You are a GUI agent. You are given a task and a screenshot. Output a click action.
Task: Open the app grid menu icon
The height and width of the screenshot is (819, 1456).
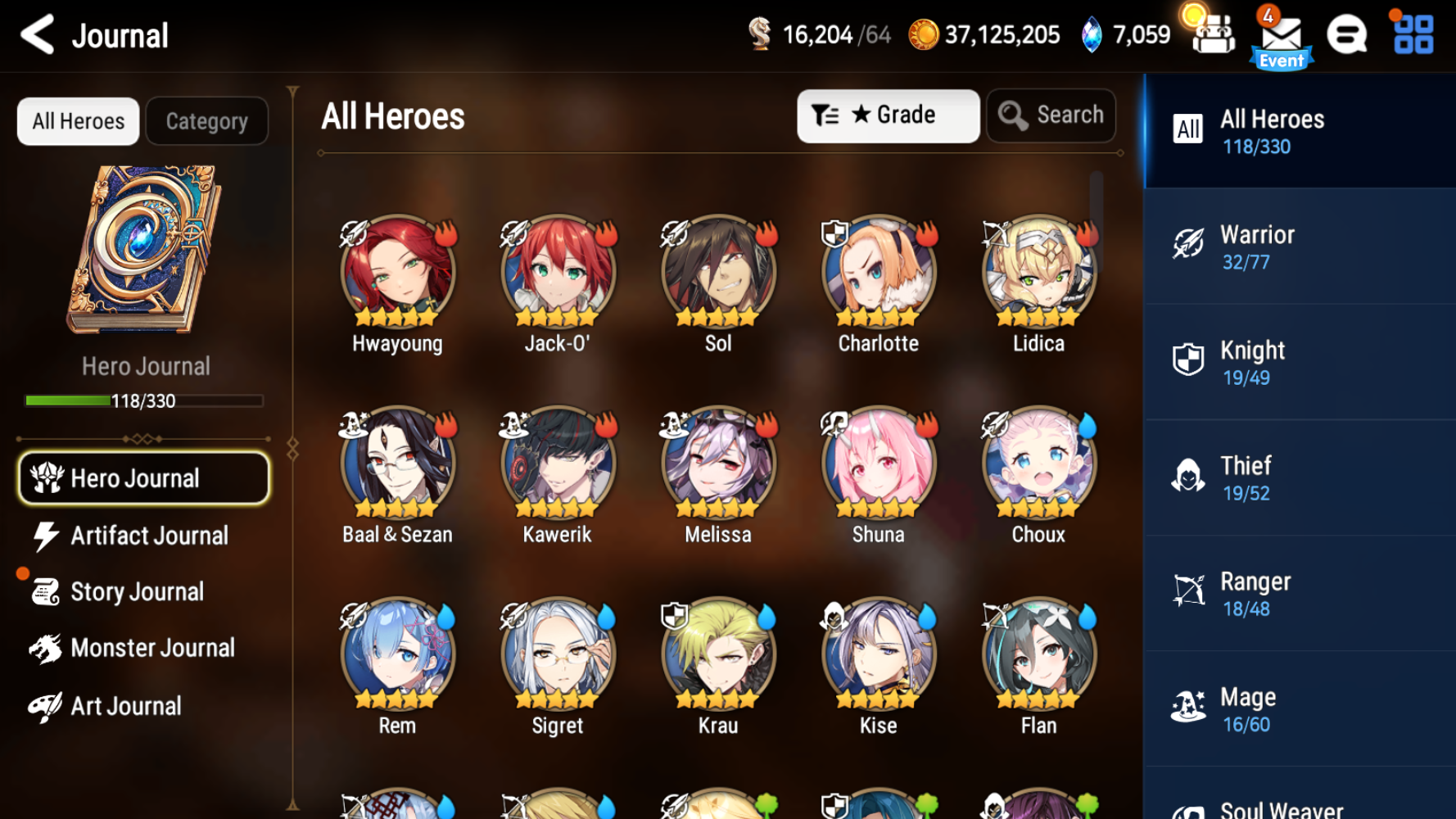coord(1410,34)
